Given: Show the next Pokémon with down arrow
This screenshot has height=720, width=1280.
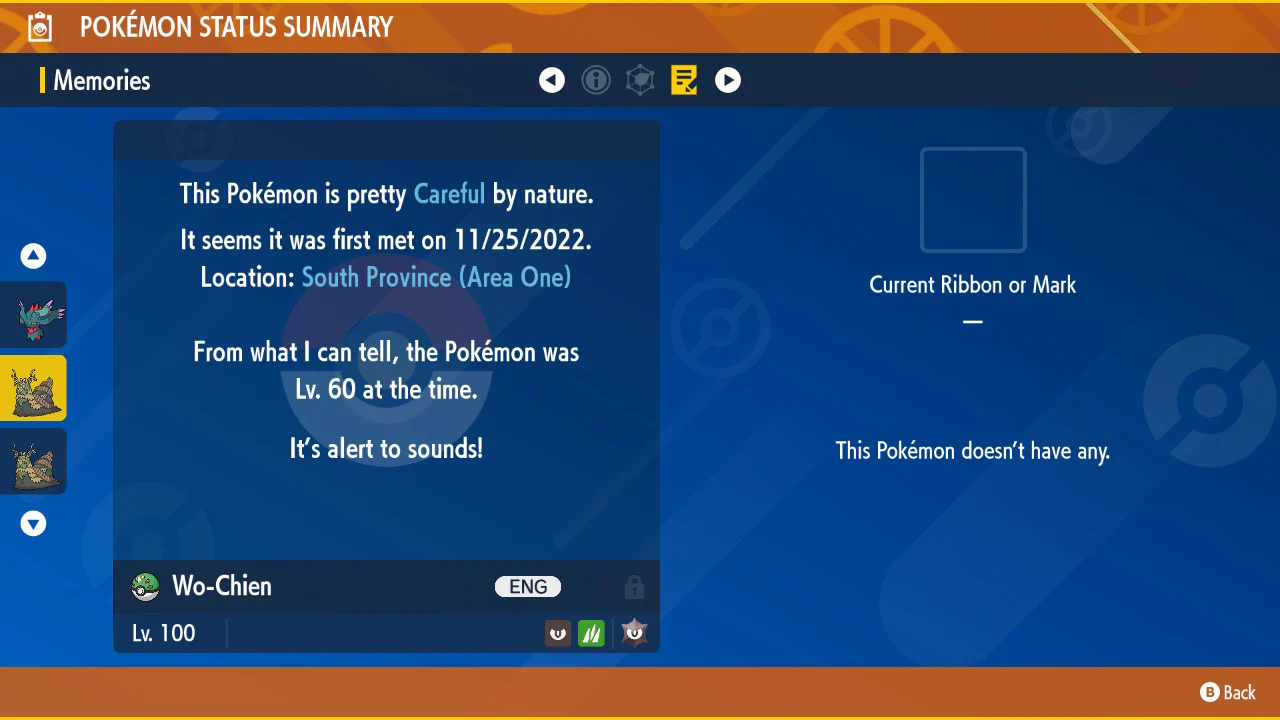Looking at the screenshot, I should coord(34,523).
